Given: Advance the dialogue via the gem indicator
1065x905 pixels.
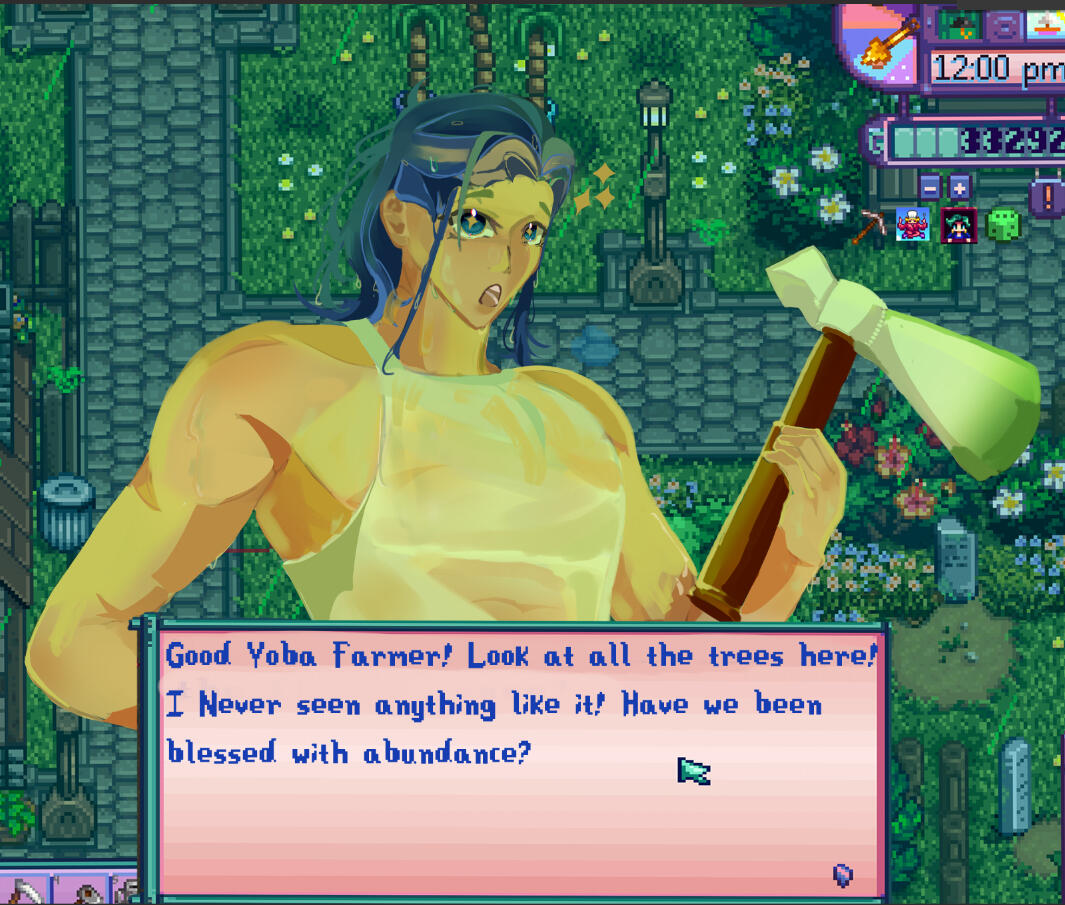Looking at the screenshot, I should [843, 876].
